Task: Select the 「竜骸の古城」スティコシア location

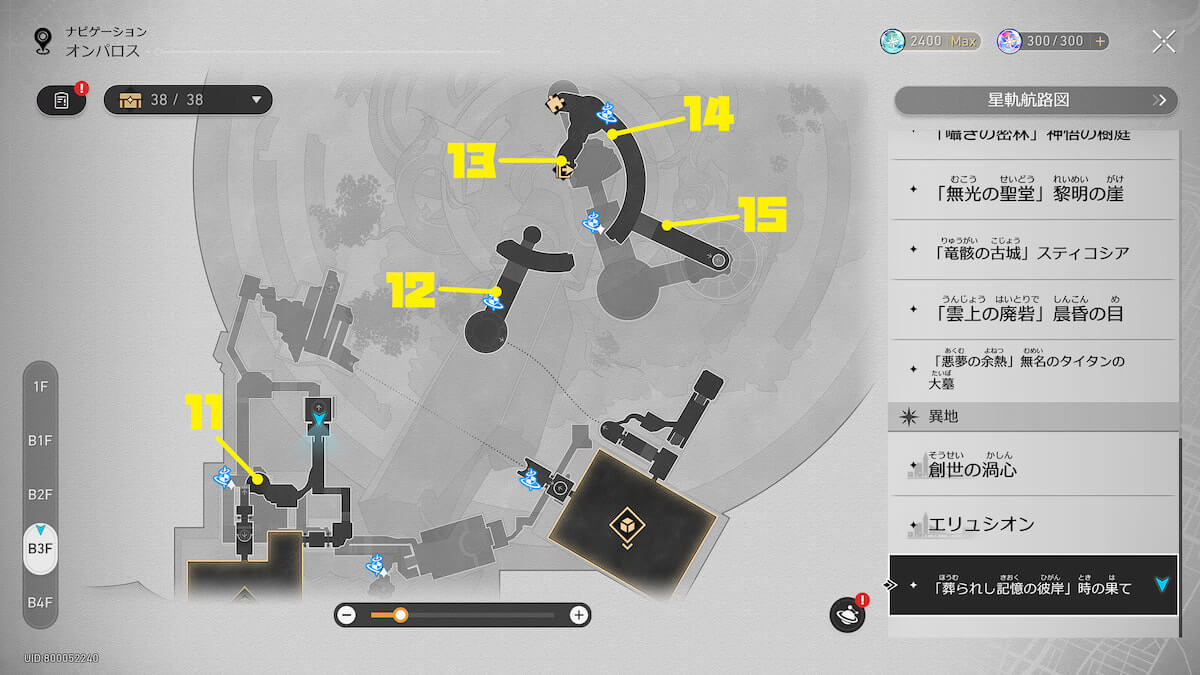Action: click(1034, 251)
